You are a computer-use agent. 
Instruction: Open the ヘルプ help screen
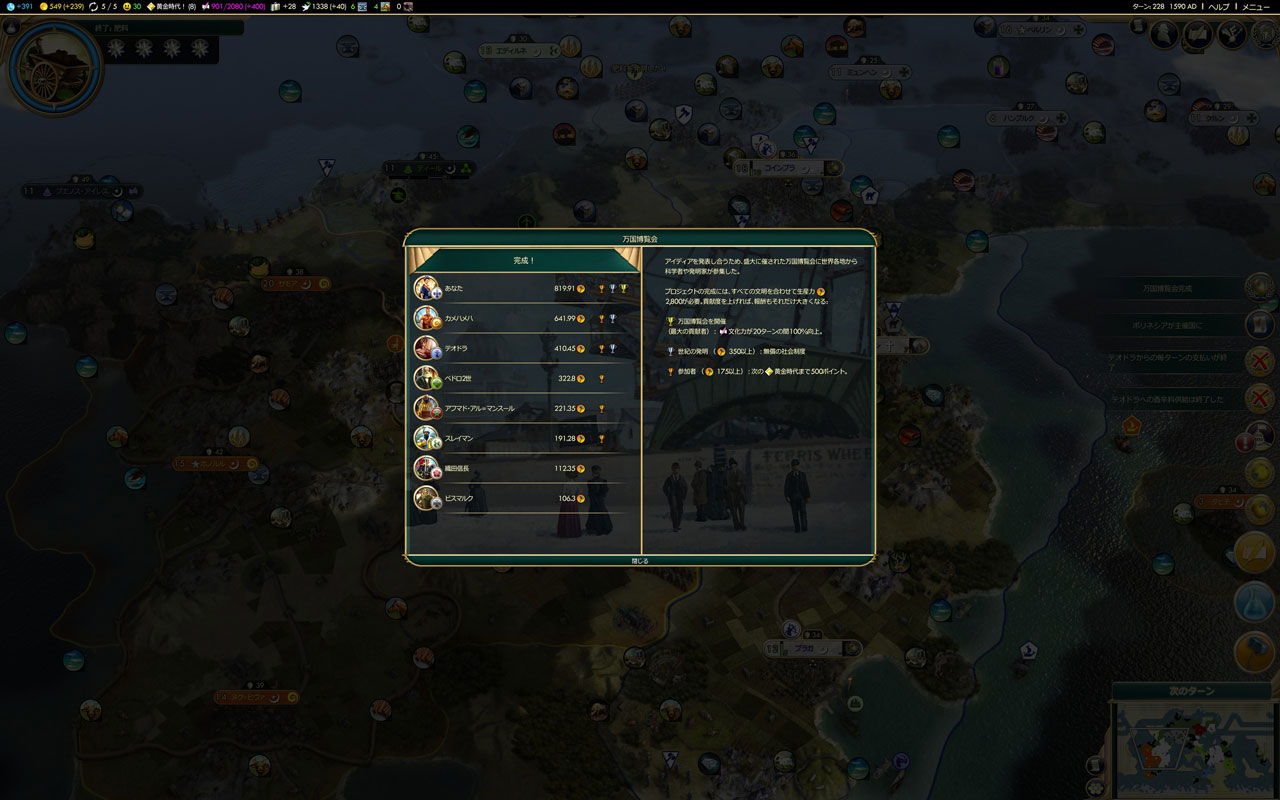[x=1219, y=7]
